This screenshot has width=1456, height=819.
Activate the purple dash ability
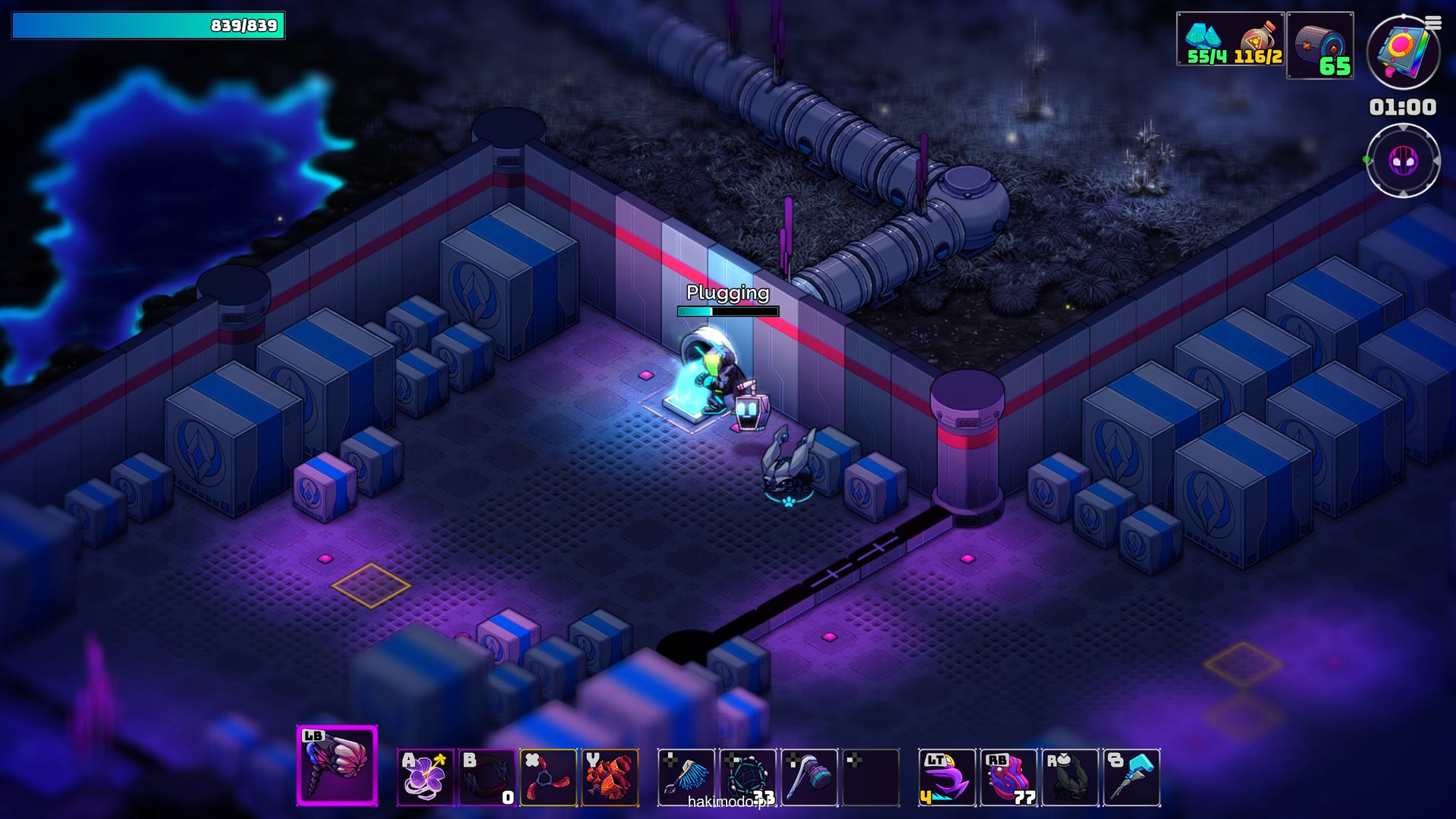coord(947,777)
